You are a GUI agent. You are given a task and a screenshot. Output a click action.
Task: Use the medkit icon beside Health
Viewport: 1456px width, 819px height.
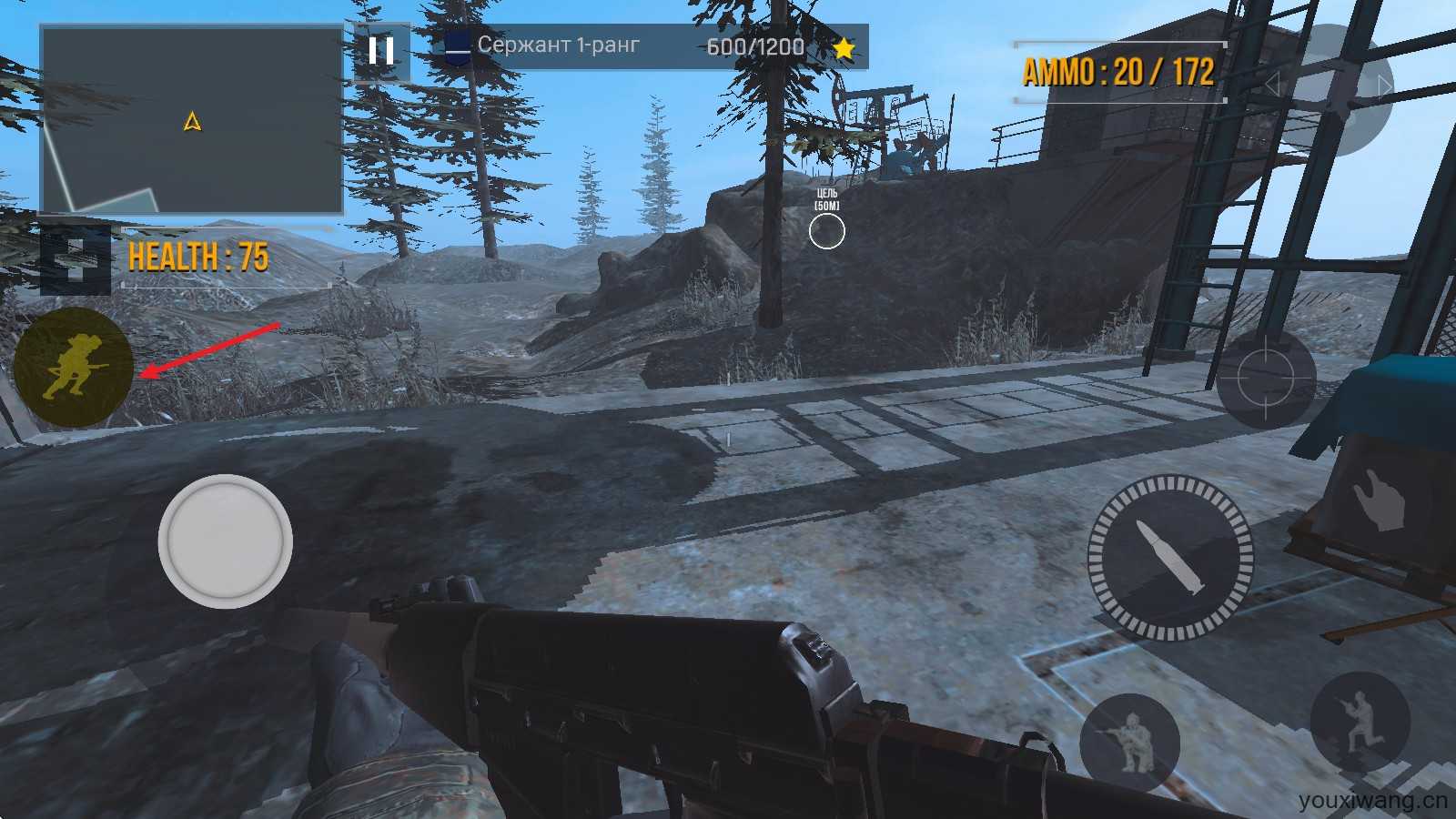(75, 260)
